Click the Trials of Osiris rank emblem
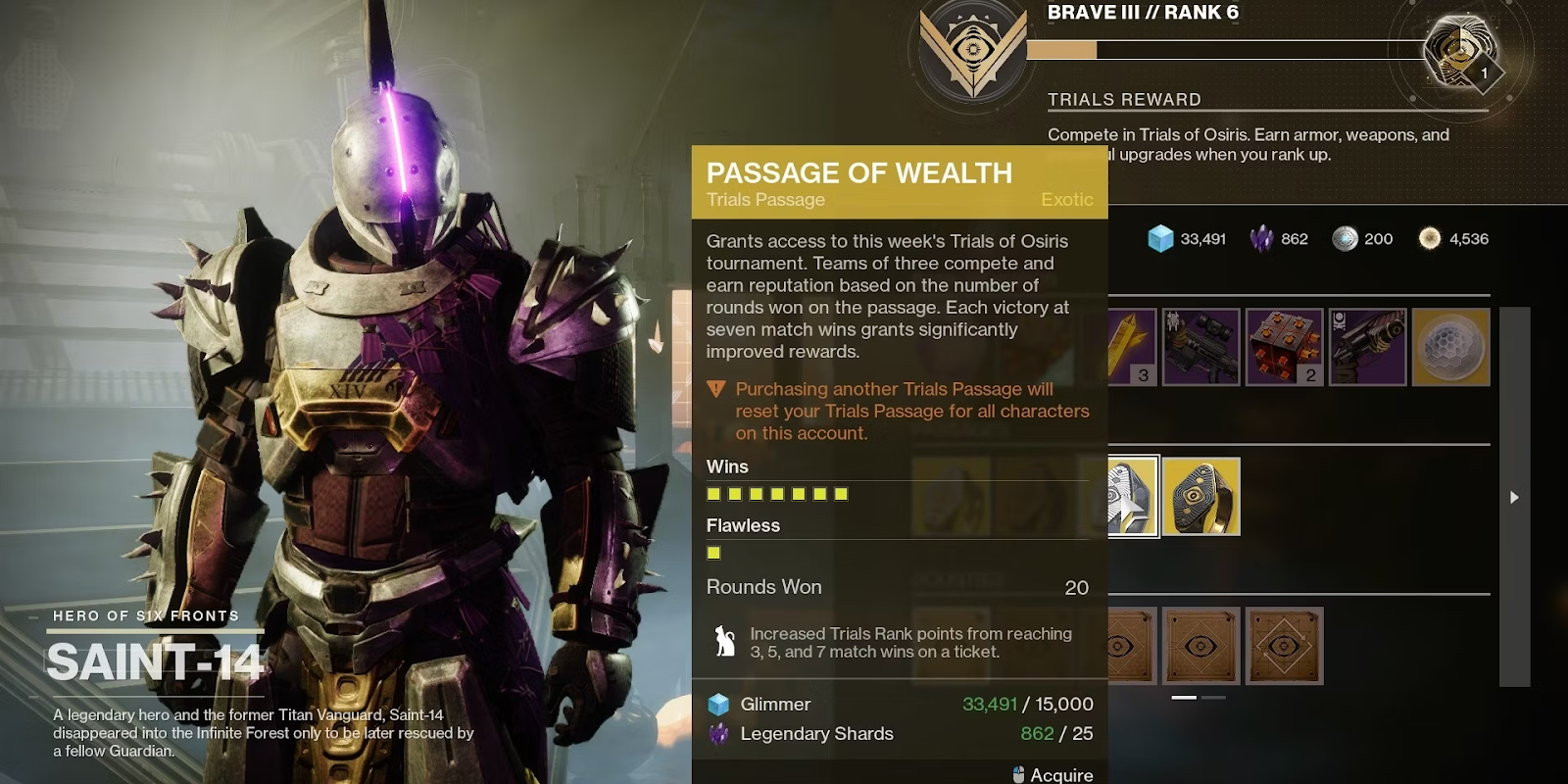 pos(972,49)
